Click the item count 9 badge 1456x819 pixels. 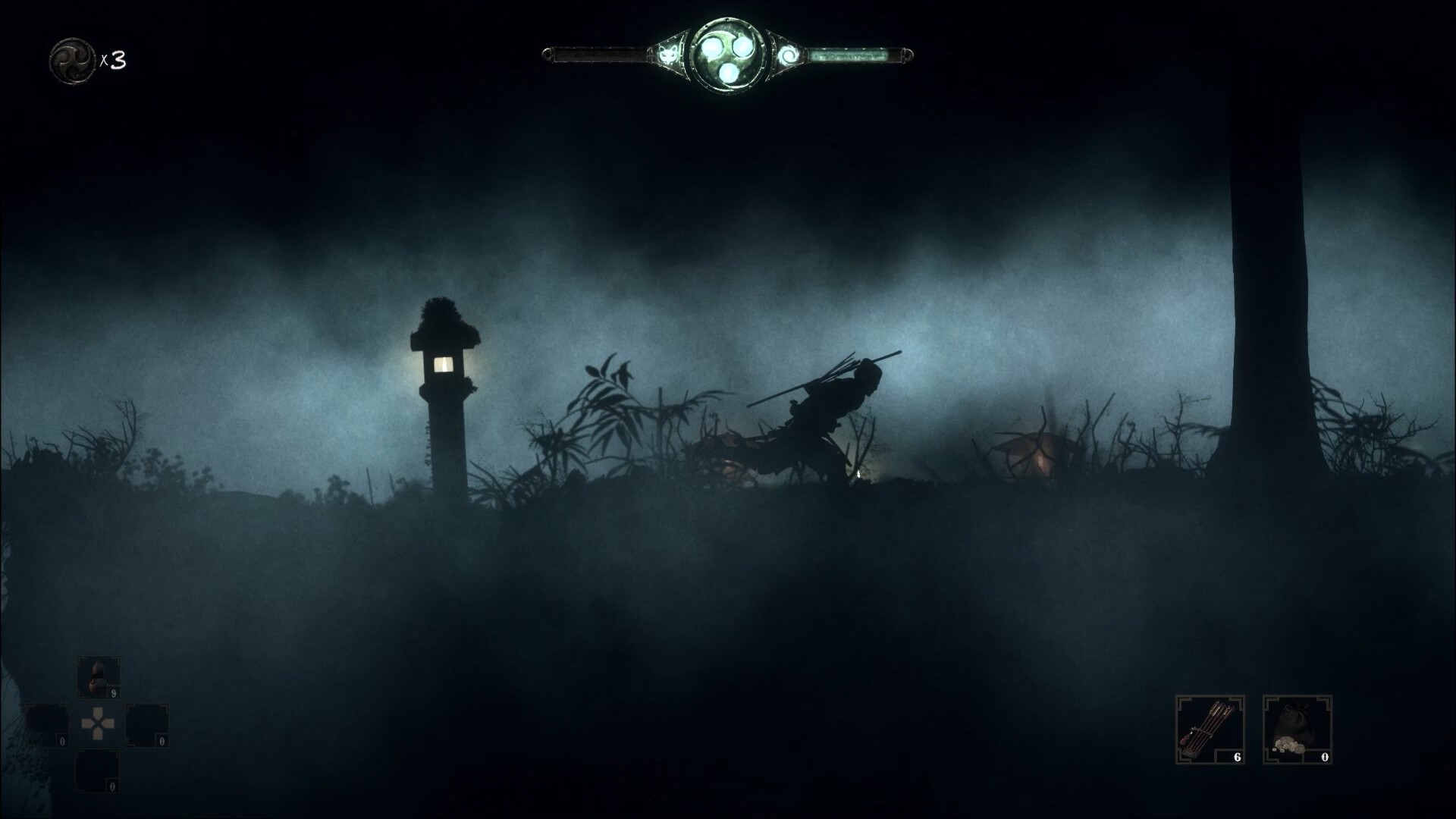113,693
